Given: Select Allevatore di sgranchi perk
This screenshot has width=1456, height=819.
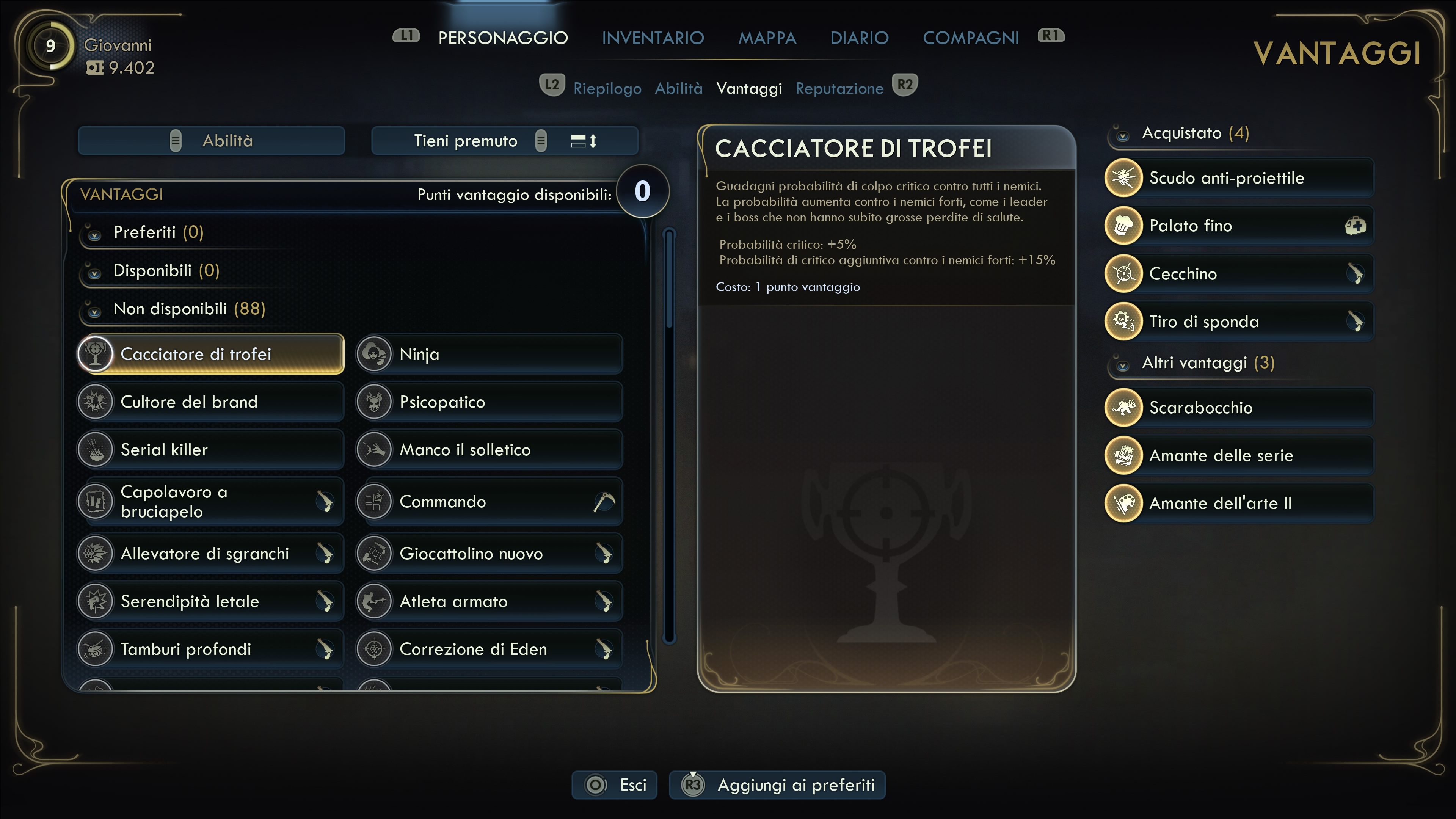Looking at the screenshot, I should tap(210, 554).
